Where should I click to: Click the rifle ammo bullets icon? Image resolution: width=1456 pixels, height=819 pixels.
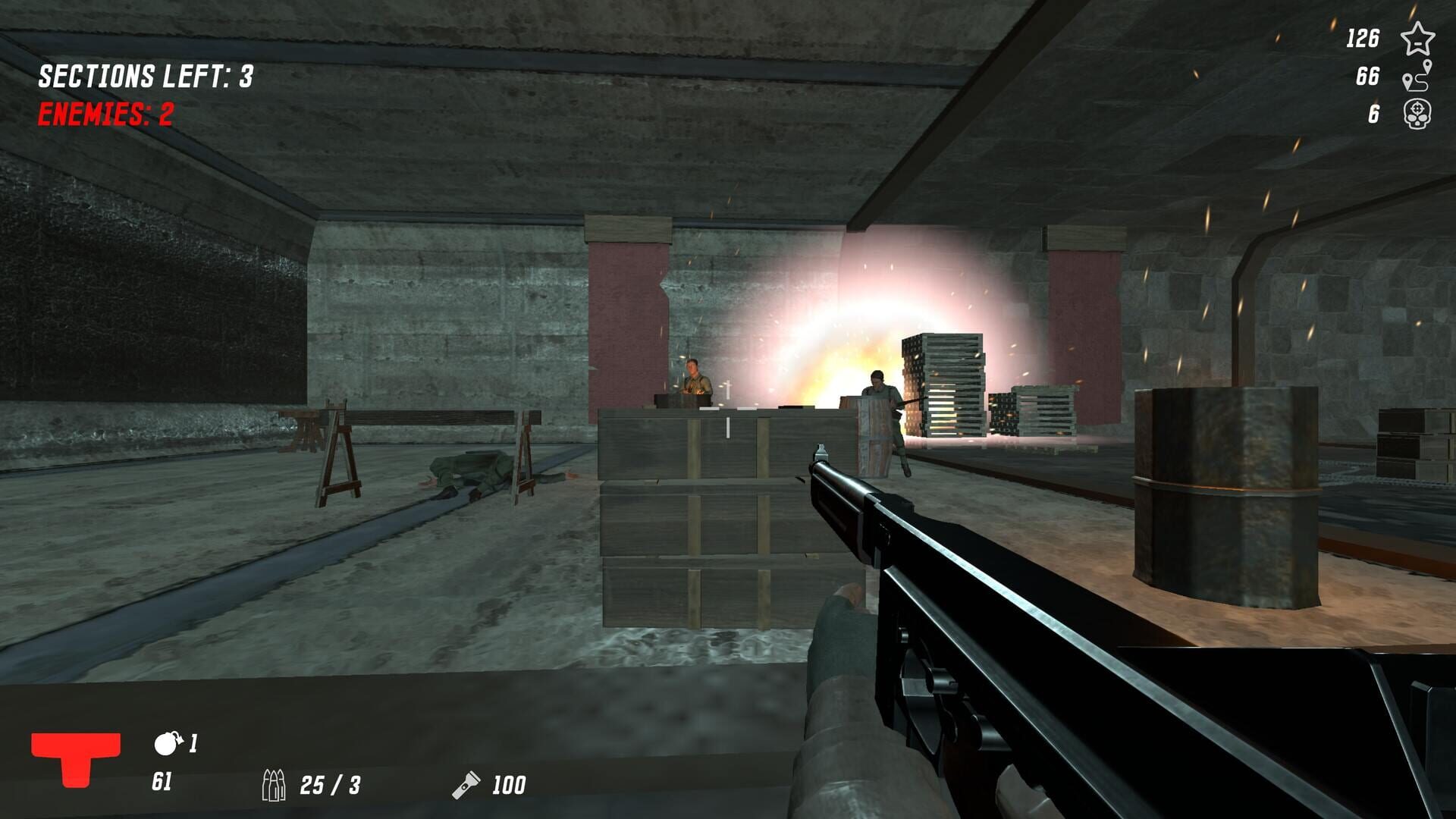click(x=277, y=785)
